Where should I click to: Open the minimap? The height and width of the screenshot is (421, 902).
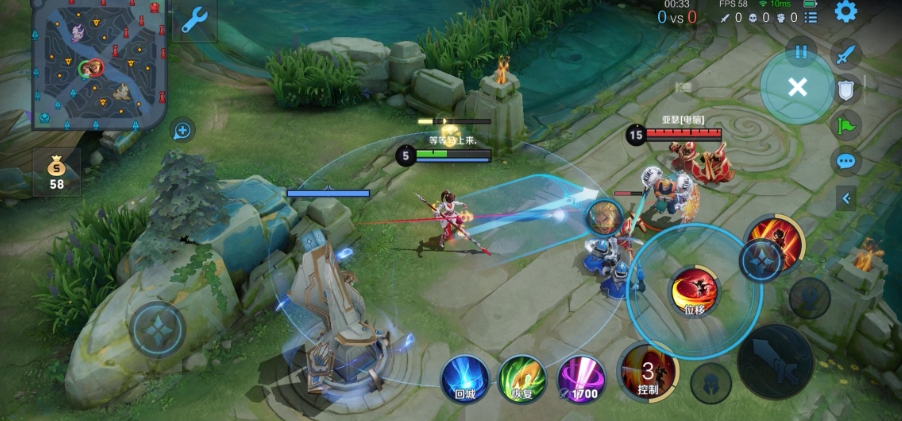[99, 65]
